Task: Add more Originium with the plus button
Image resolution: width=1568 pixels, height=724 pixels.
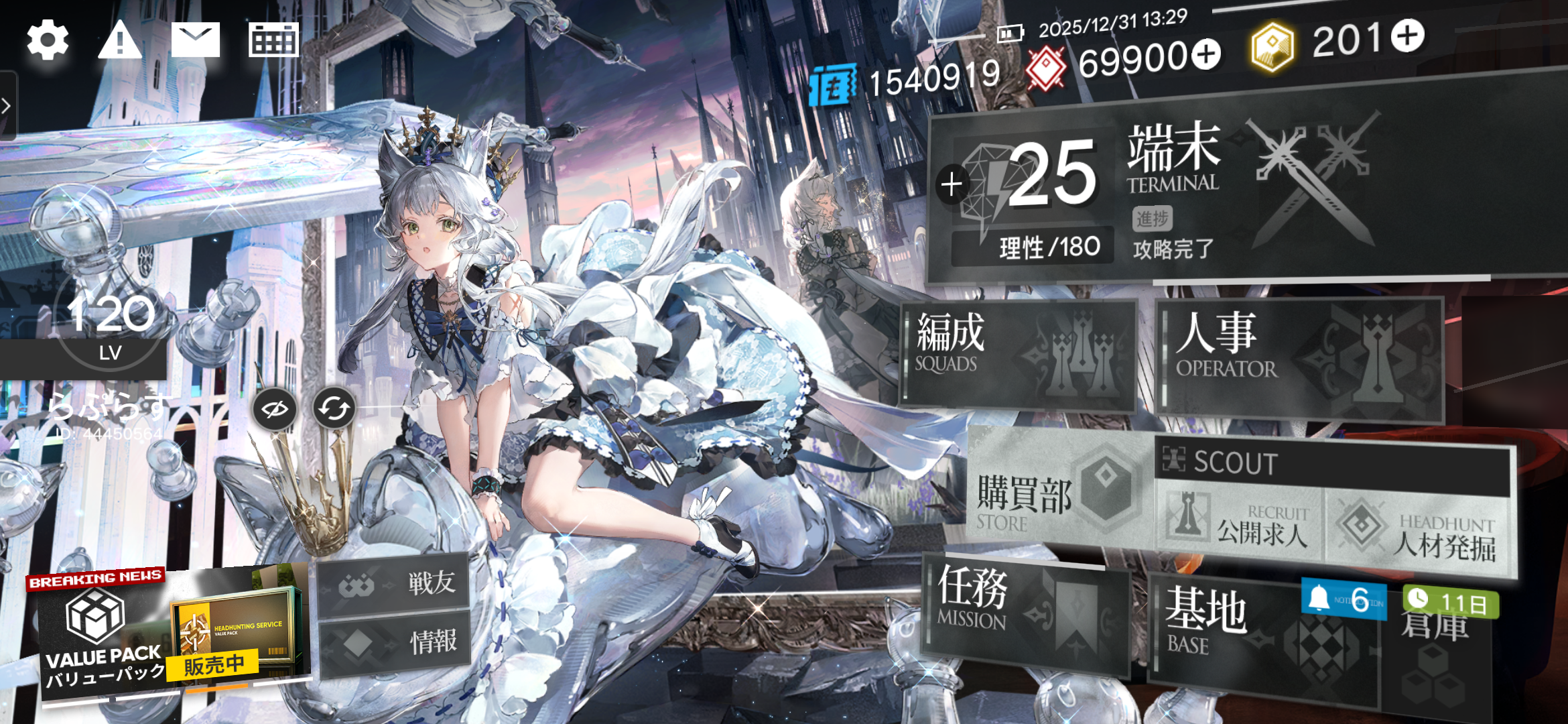Action: coord(1207,54)
